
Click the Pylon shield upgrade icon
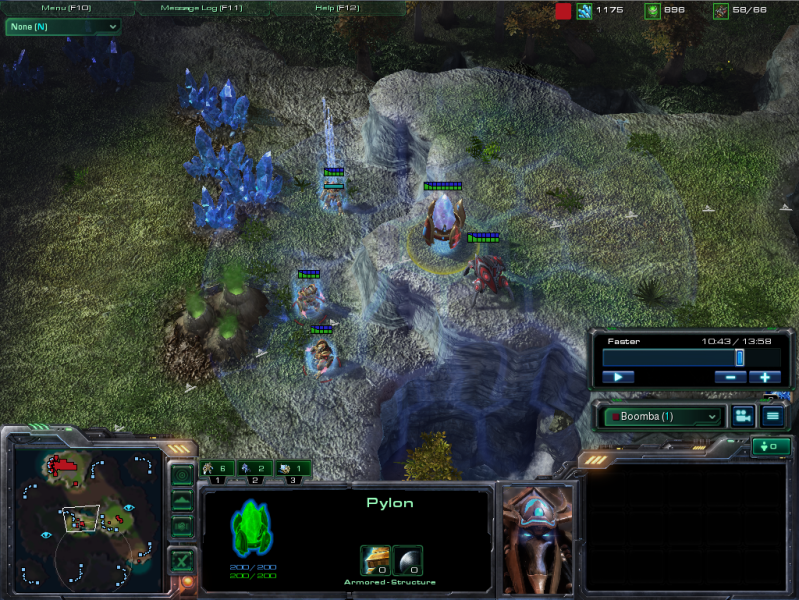408,560
